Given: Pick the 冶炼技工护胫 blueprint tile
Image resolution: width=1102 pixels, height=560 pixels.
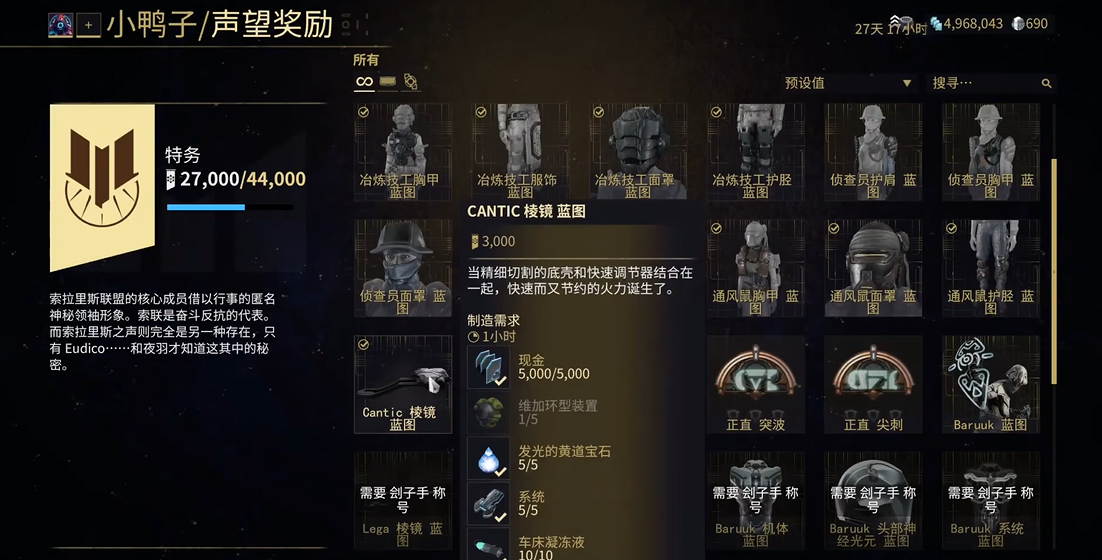Looking at the screenshot, I should click(755, 150).
